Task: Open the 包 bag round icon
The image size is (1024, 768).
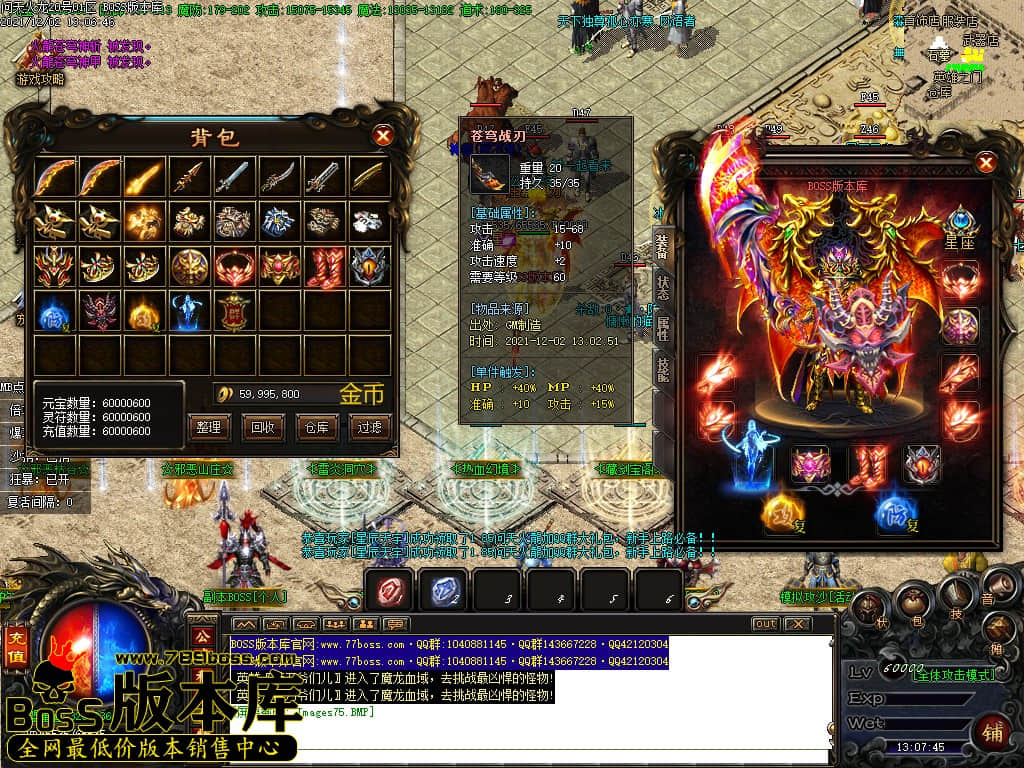Action: [x=912, y=602]
